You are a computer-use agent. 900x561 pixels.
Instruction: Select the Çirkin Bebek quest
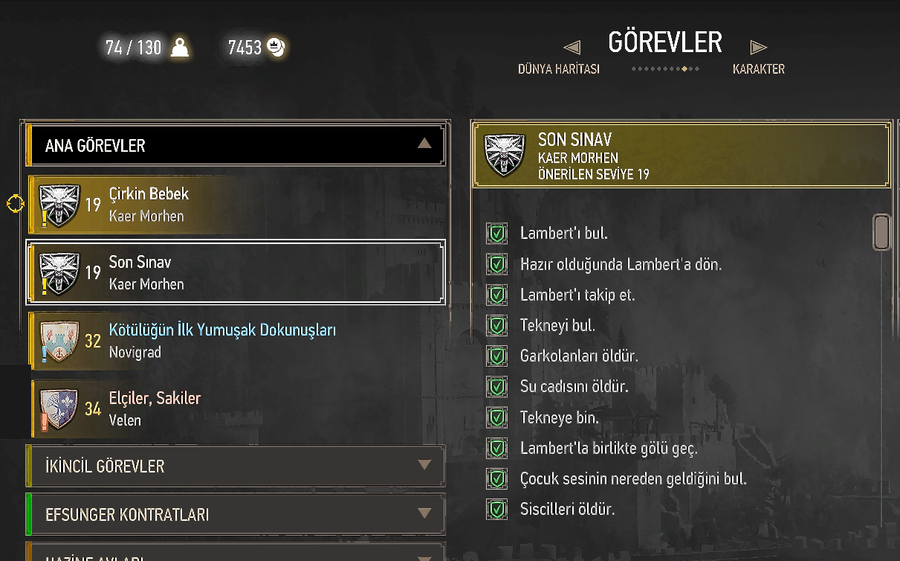pyautogui.click(x=236, y=205)
